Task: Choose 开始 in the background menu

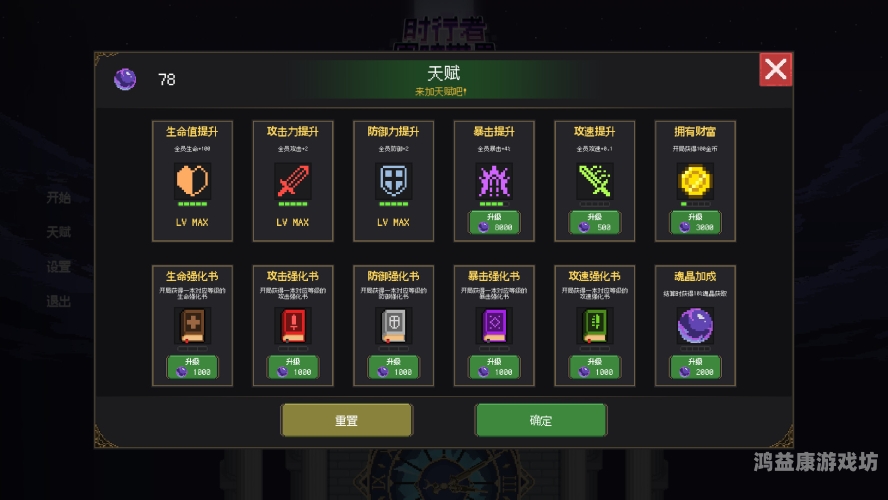Action: 59,197
